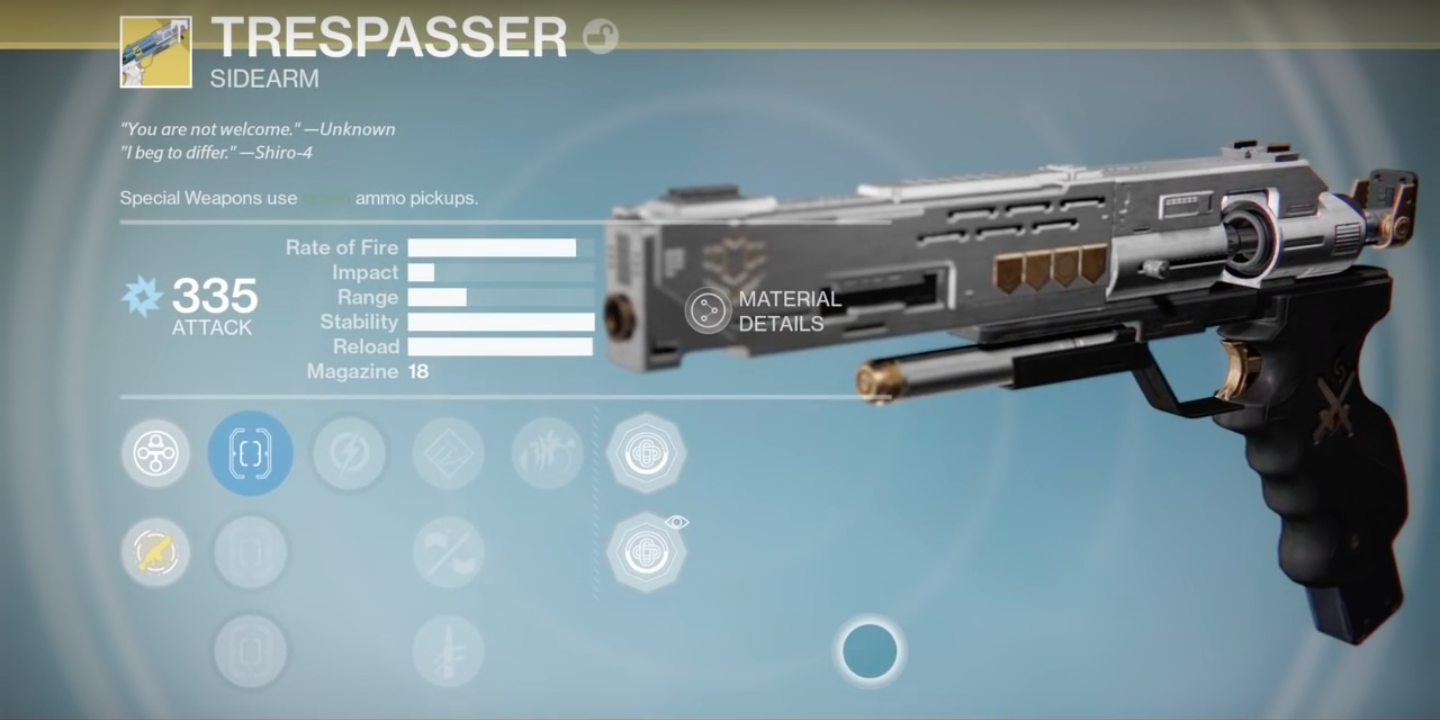Screen dimensions: 1440x720
Task: Click the split hatchet perk node
Action: coord(448,551)
